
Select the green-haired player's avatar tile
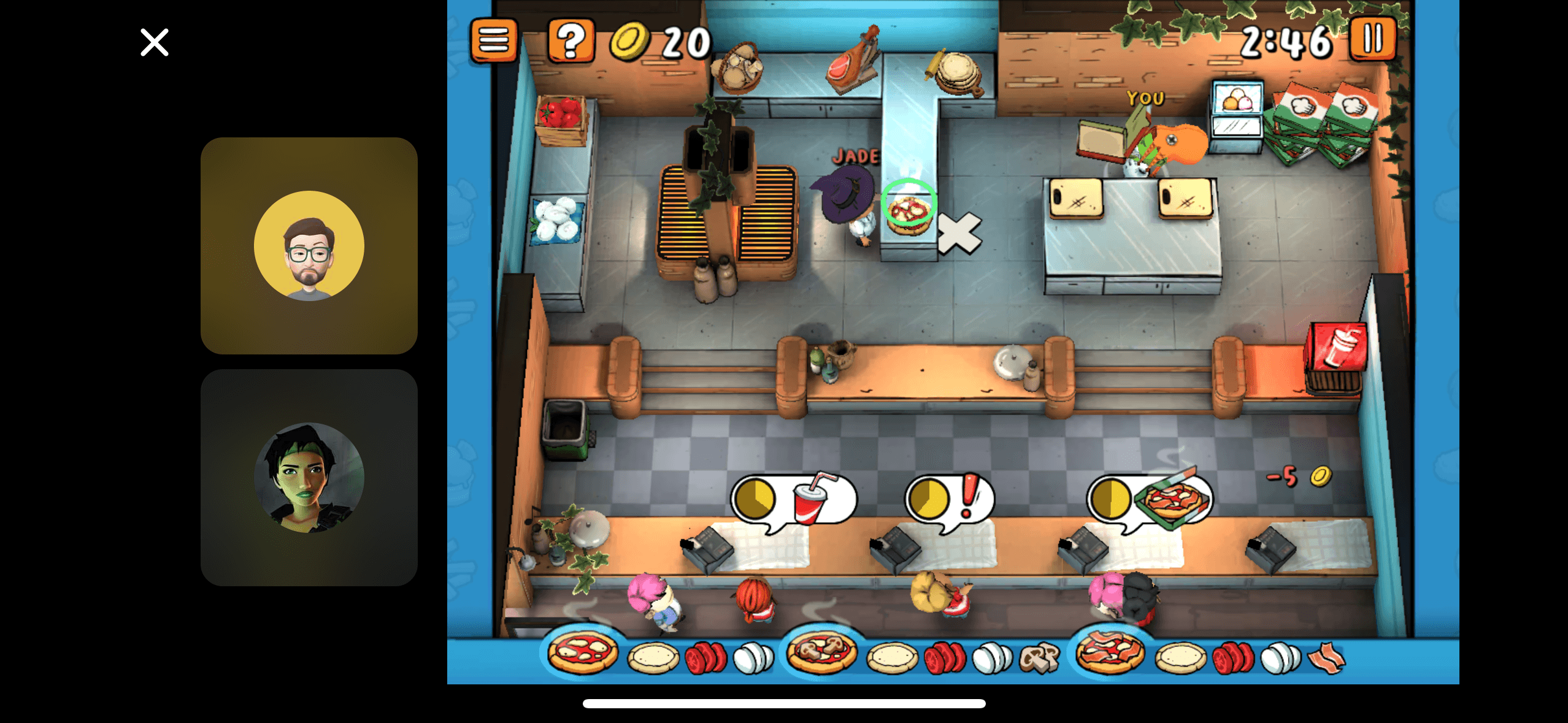[309, 478]
